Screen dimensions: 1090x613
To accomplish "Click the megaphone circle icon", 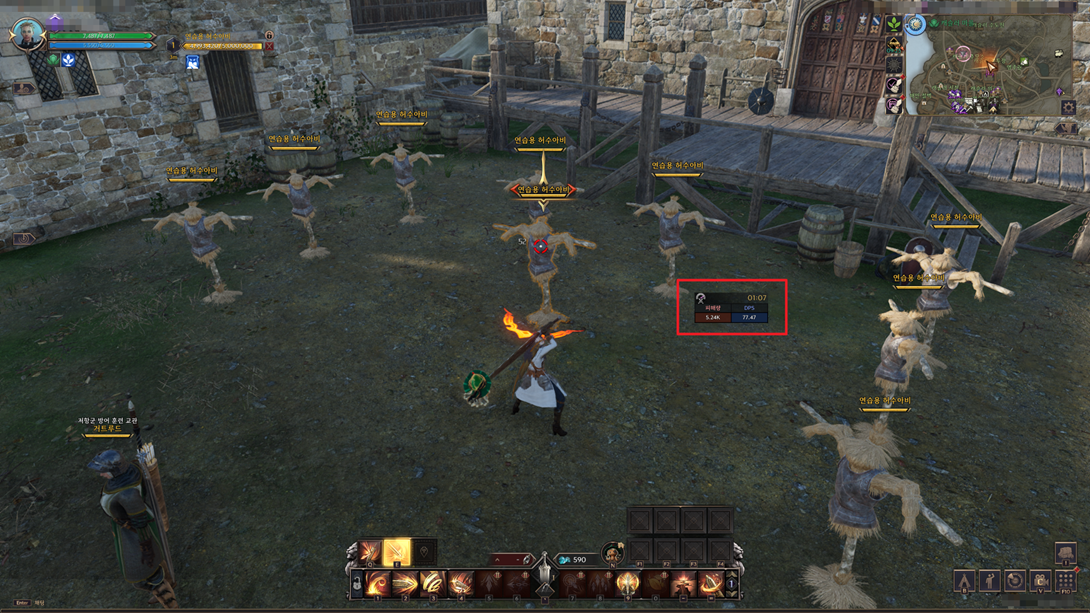I will 1015,581.
